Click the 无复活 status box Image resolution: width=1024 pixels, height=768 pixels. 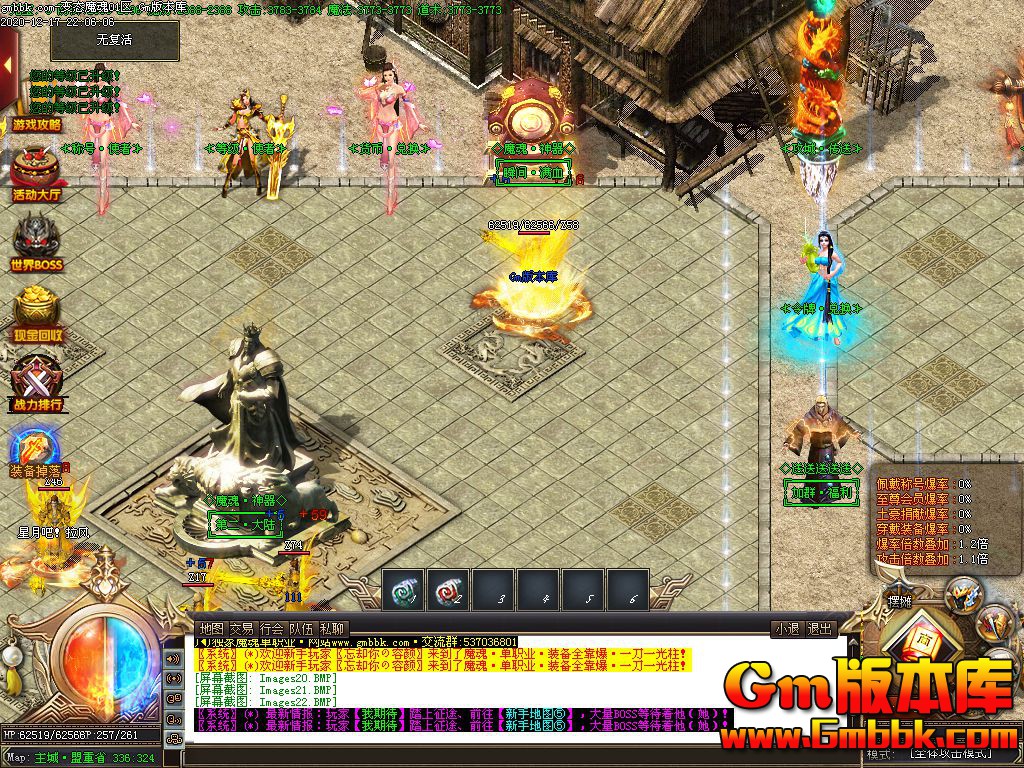[114, 41]
